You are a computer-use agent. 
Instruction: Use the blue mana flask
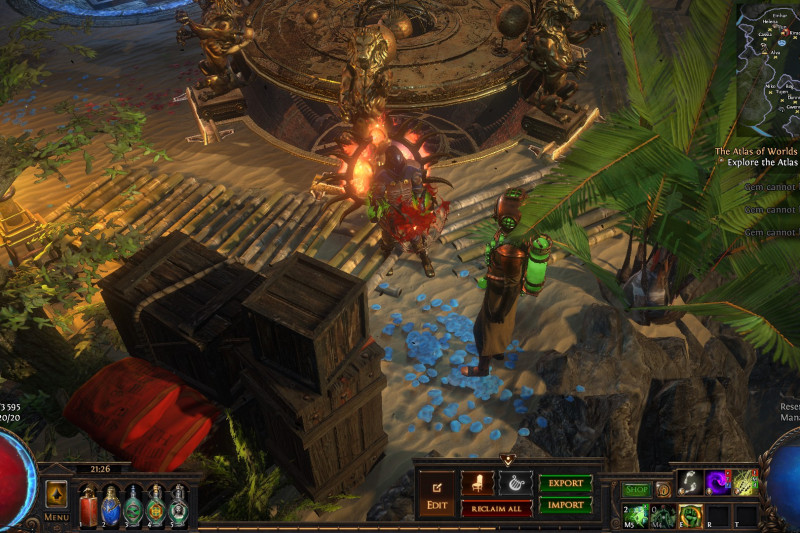click(x=111, y=505)
